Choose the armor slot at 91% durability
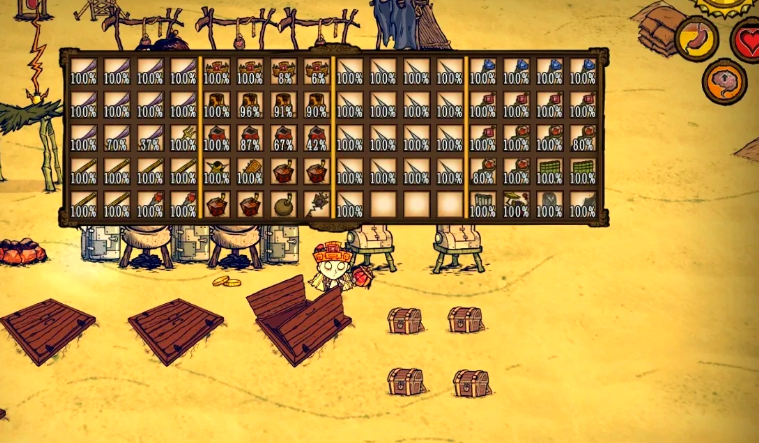The image size is (759, 443). coord(284,104)
